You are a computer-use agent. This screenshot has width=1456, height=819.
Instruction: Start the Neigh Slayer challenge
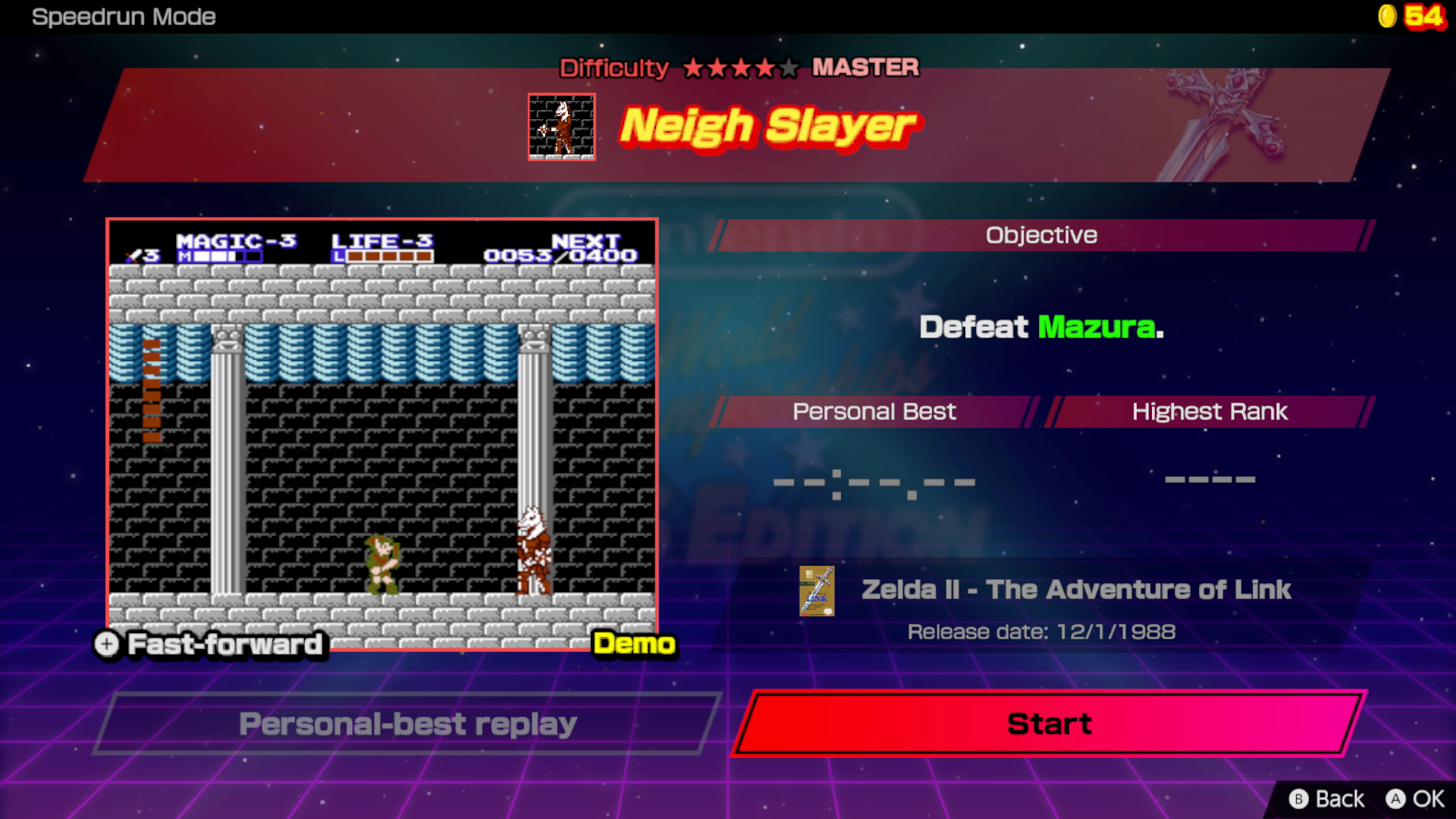tap(1049, 723)
